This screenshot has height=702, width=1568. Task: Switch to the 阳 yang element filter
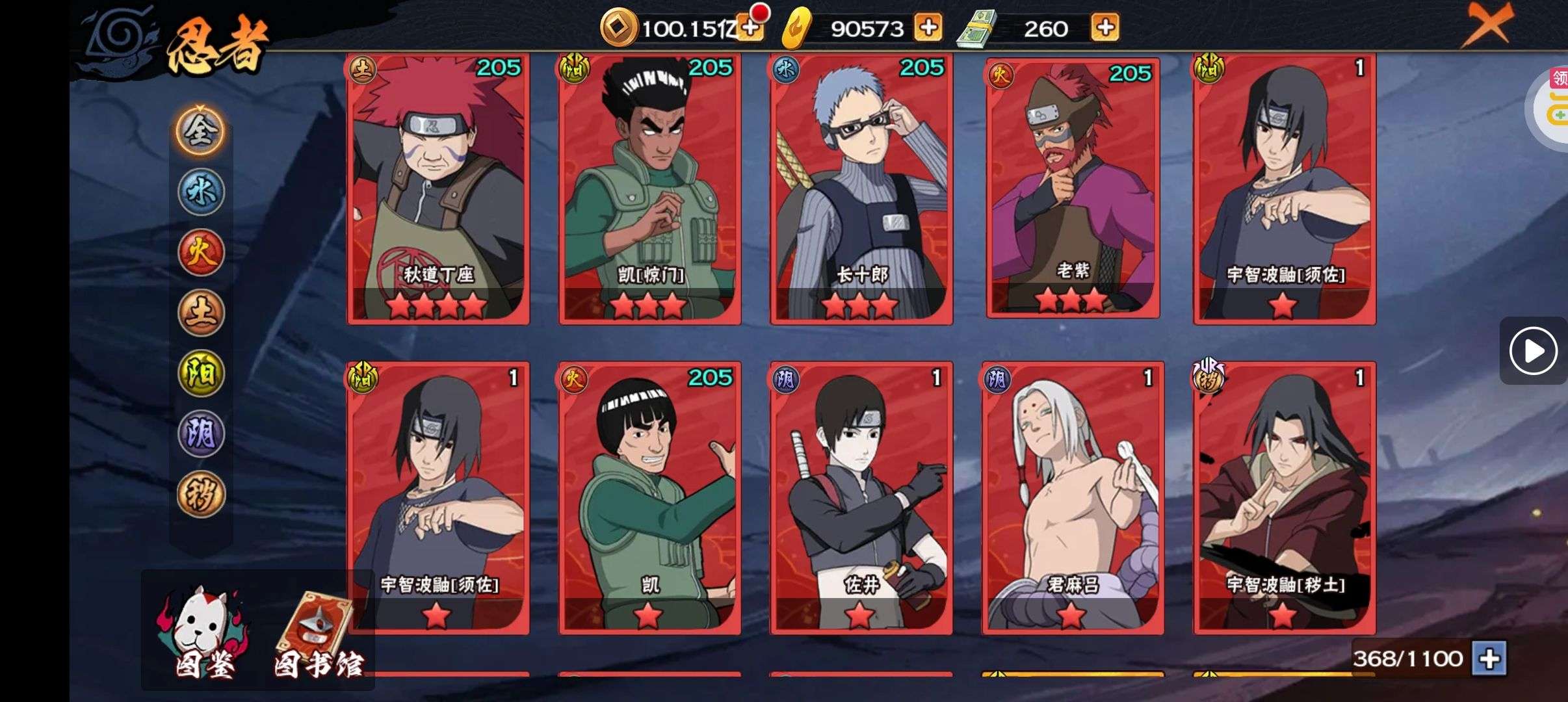point(201,373)
